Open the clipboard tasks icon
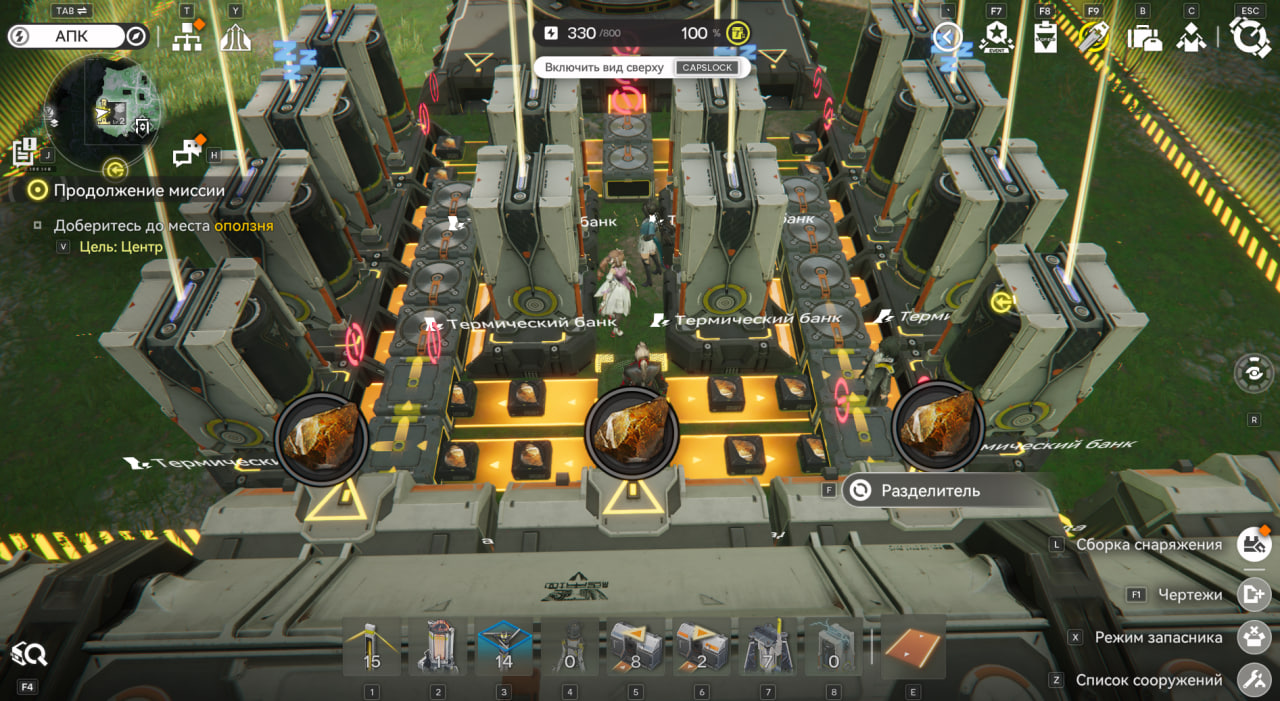Viewport: 1280px width, 701px height. coord(1046,38)
